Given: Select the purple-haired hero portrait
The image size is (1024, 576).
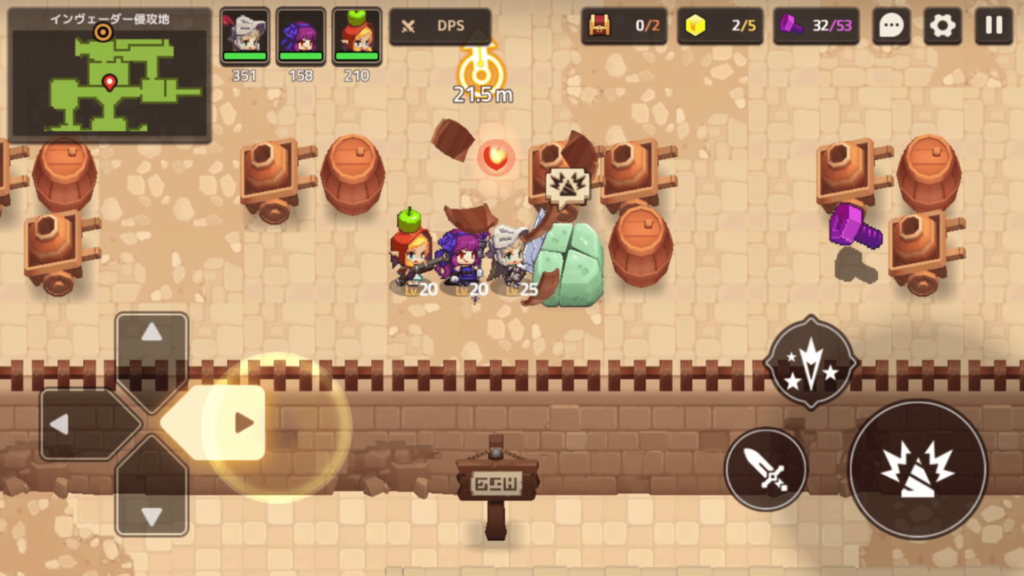Looking at the screenshot, I should (x=300, y=36).
